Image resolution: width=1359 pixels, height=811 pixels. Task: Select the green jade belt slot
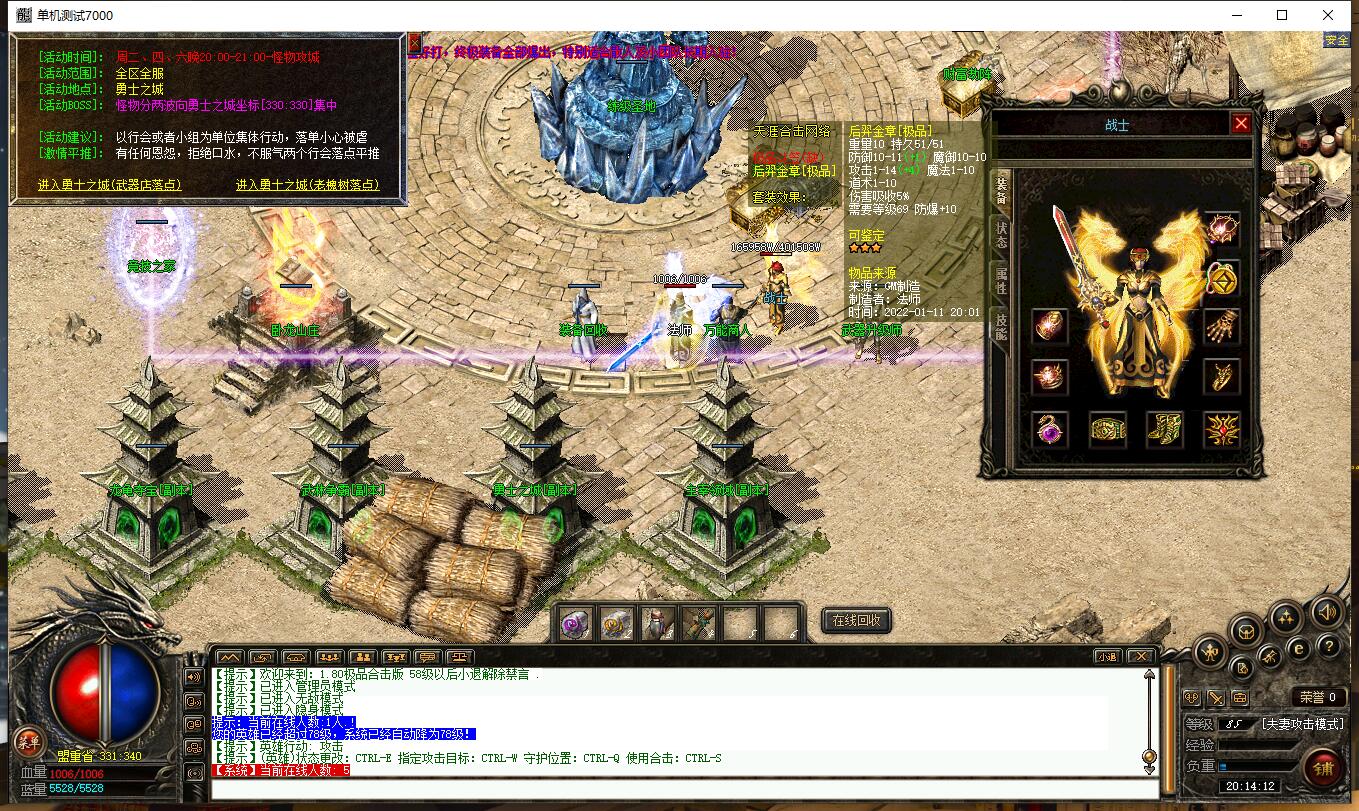click(x=1107, y=430)
